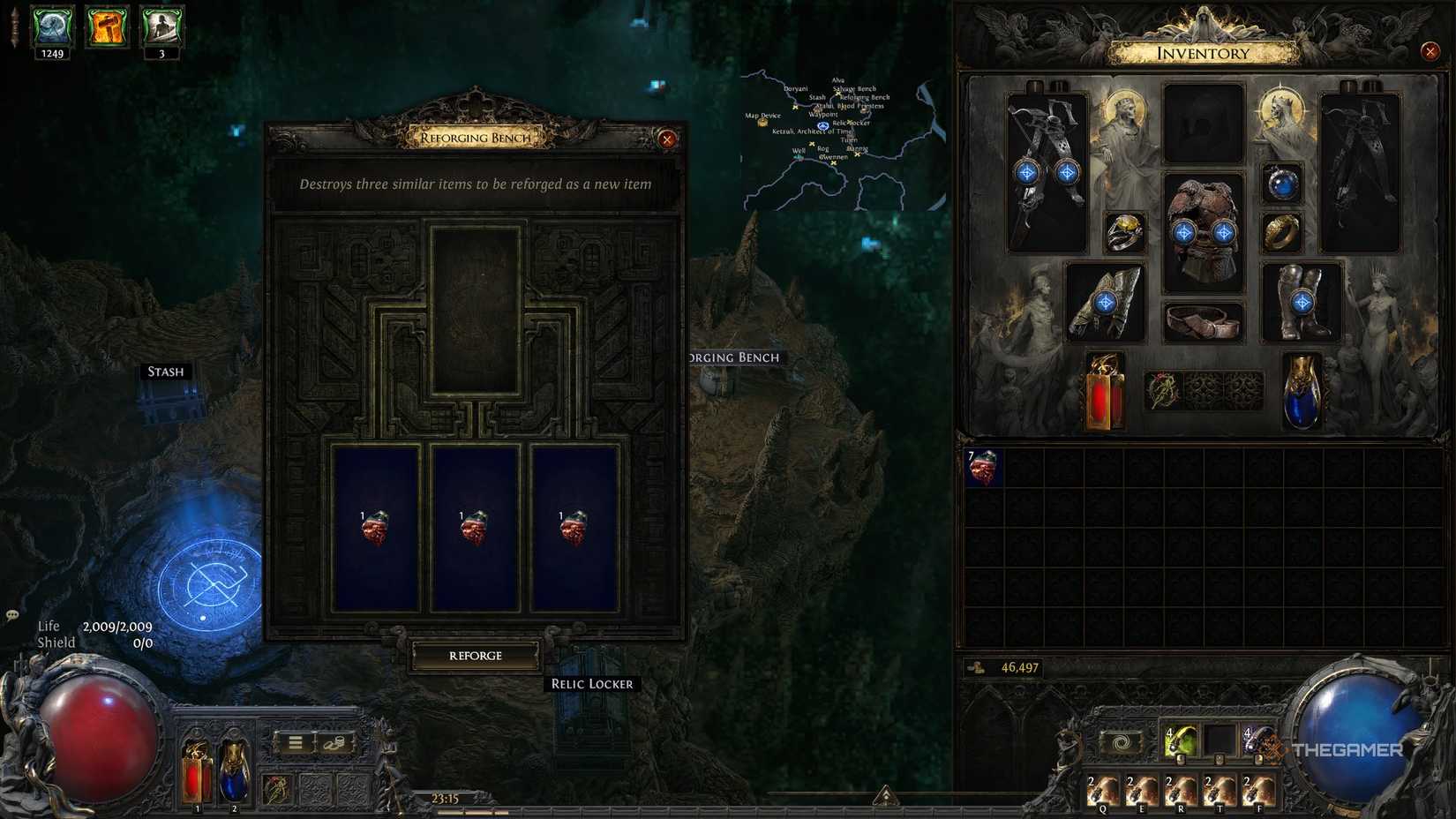Click the spiral left-click skill icon
The width and height of the screenshot is (1456, 819).
1121,742
